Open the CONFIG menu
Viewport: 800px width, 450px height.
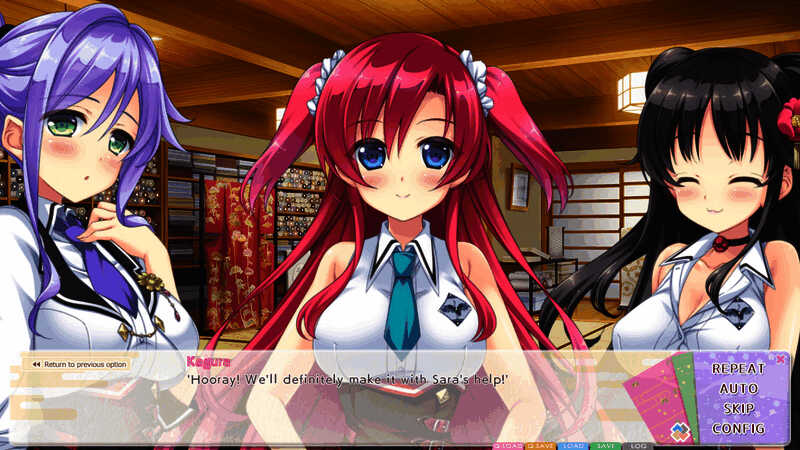coord(738,429)
